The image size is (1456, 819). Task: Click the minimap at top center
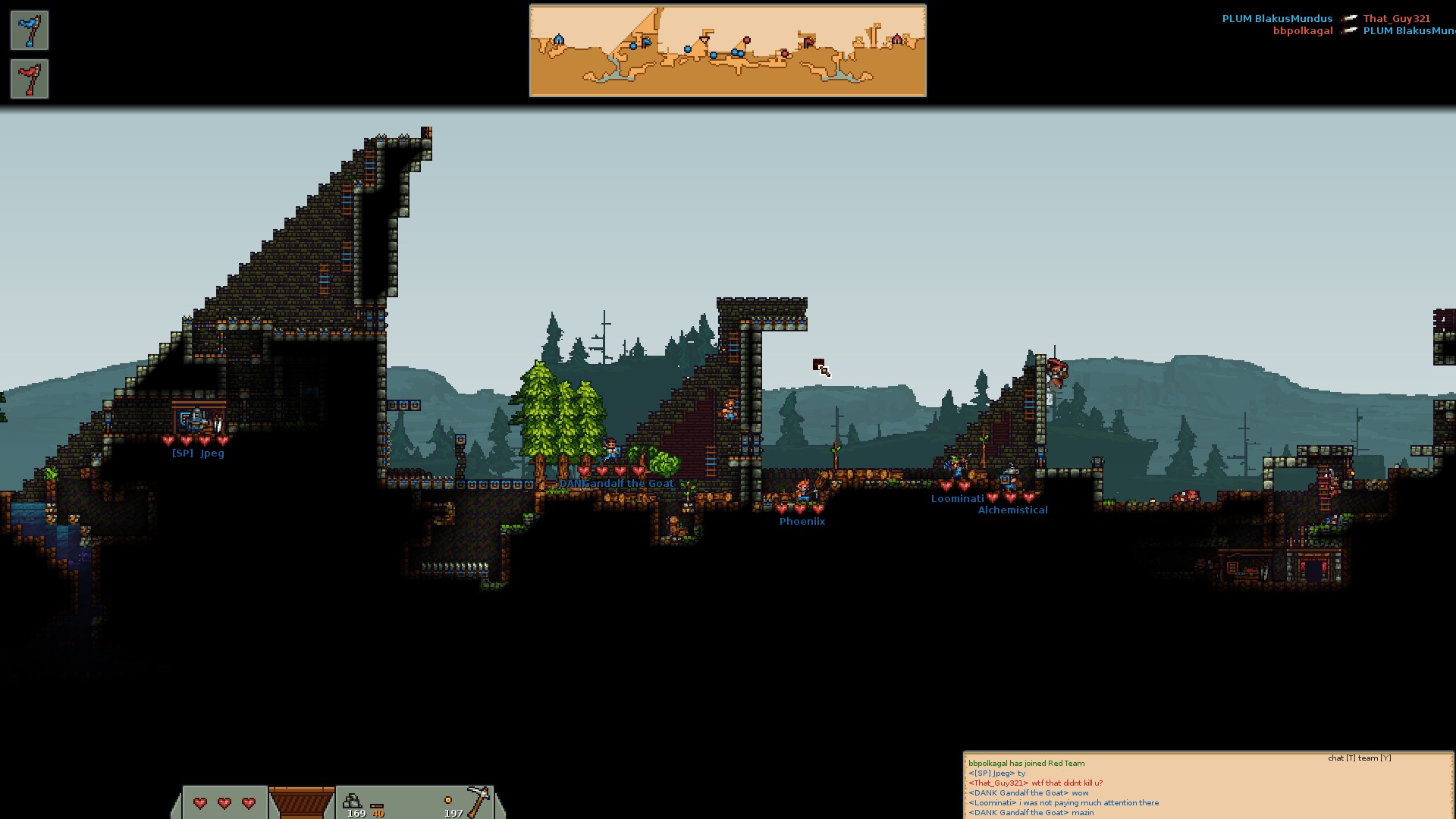(727, 51)
